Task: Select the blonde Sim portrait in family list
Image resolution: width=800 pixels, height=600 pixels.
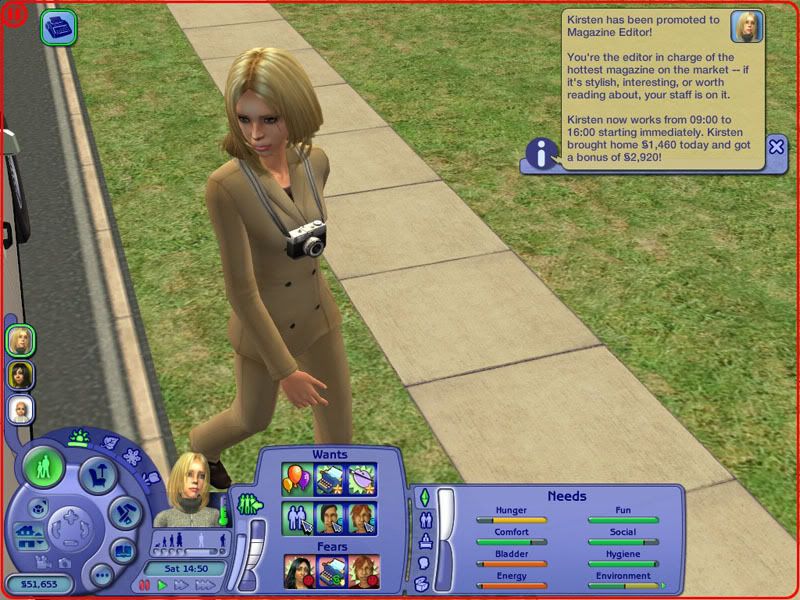Action: (x=20, y=341)
